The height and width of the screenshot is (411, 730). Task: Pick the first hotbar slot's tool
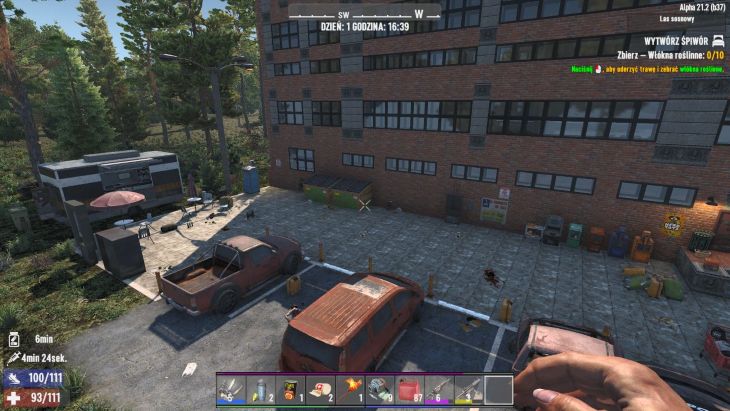(x=231, y=390)
